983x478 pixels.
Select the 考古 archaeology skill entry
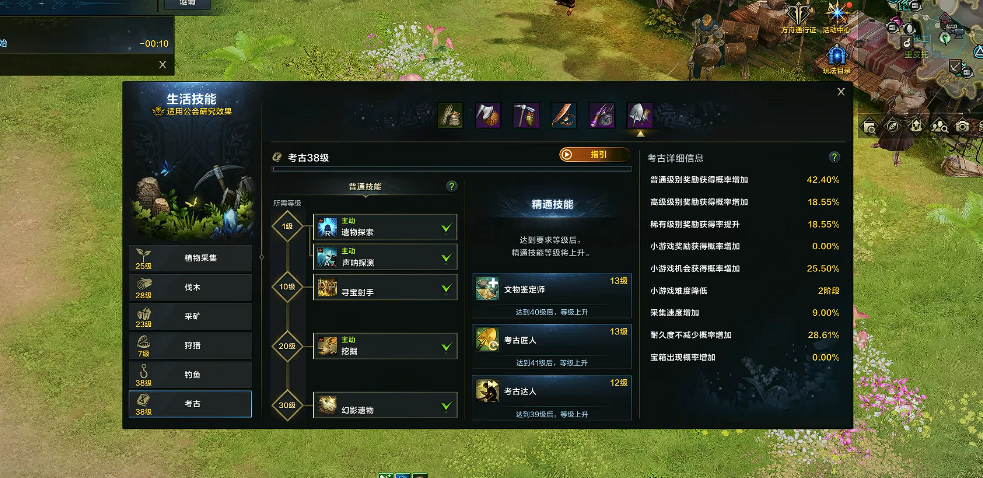tap(190, 403)
